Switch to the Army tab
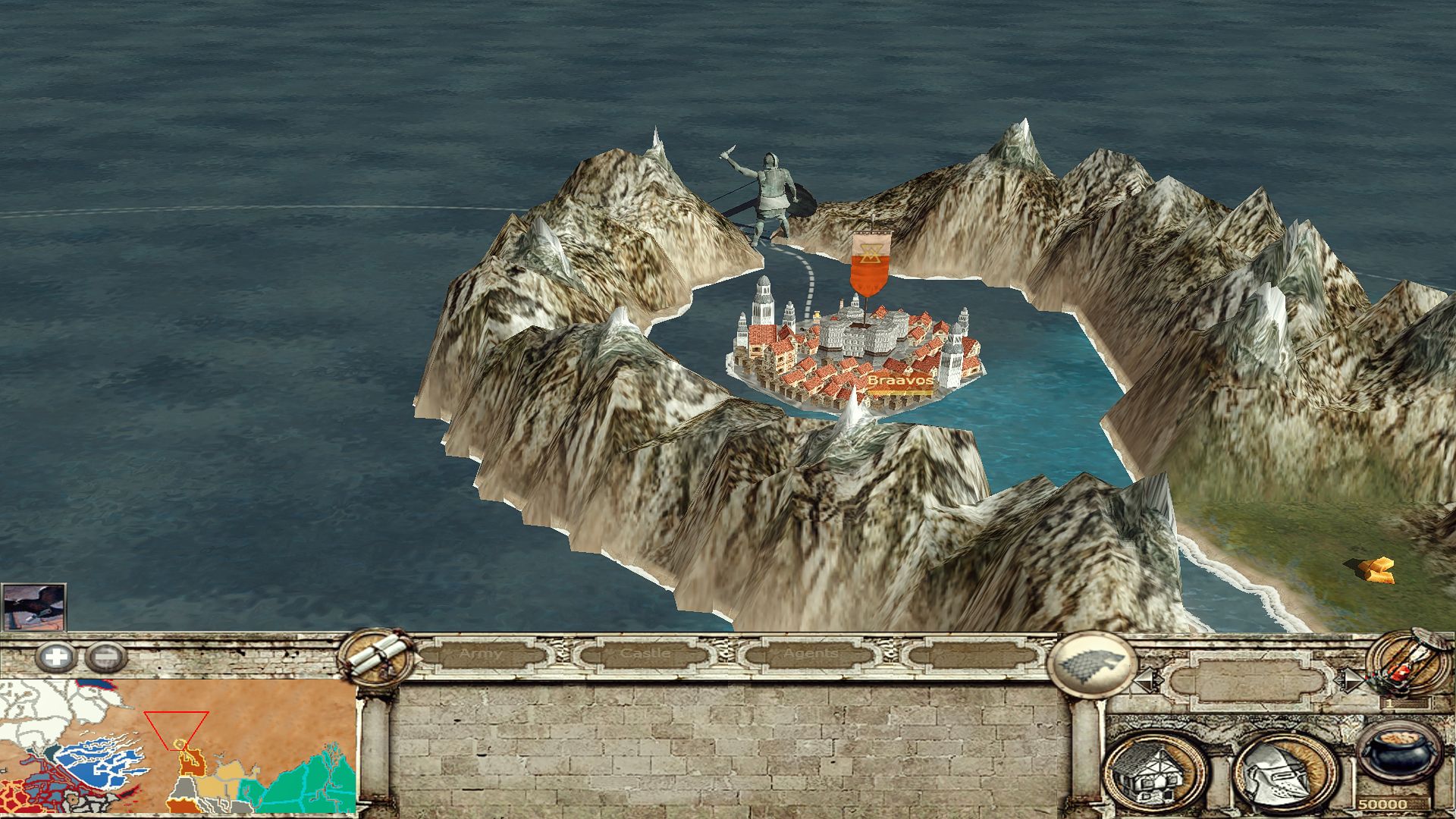Viewport: 1456px width, 819px height. 480,654
